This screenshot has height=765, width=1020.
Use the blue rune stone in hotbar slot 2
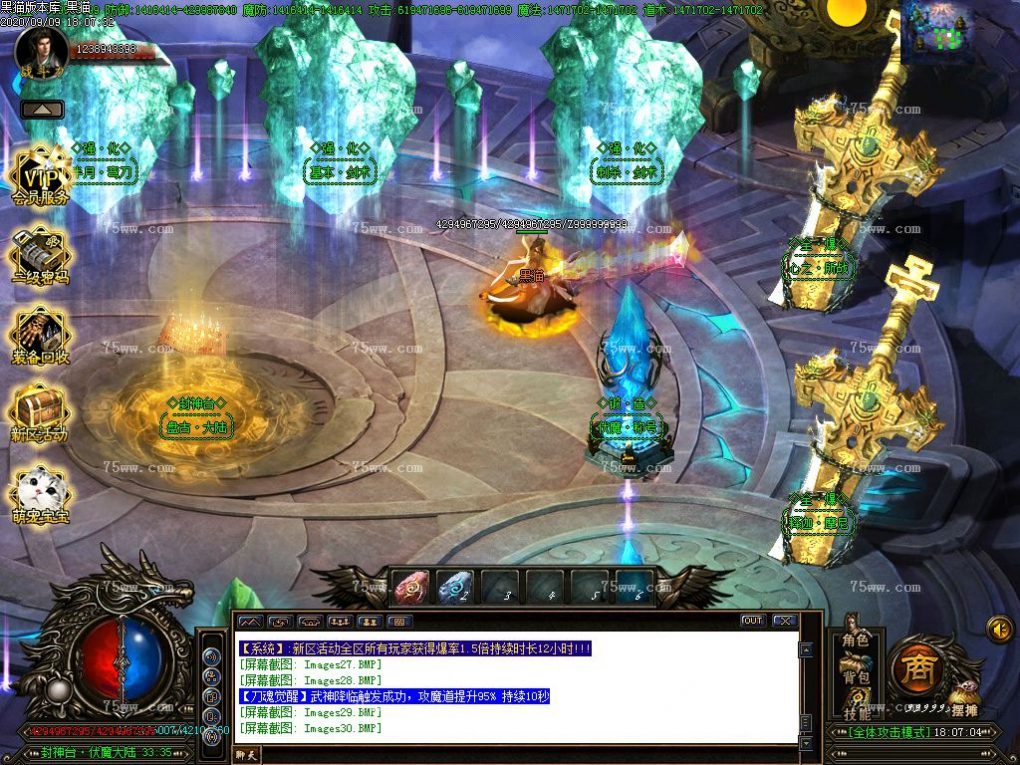click(456, 587)
